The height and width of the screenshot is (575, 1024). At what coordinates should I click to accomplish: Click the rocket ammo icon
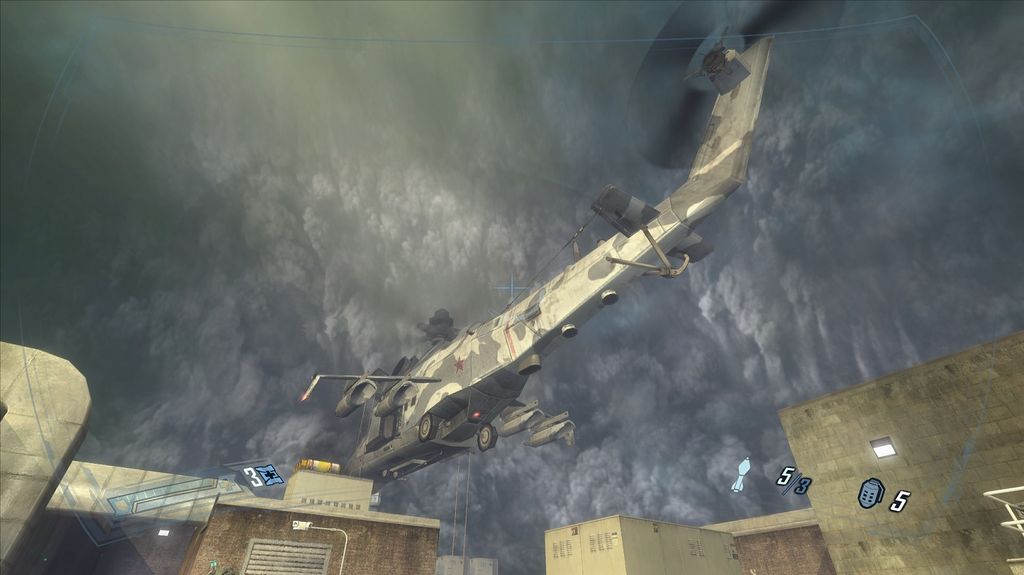pos(740,473)
